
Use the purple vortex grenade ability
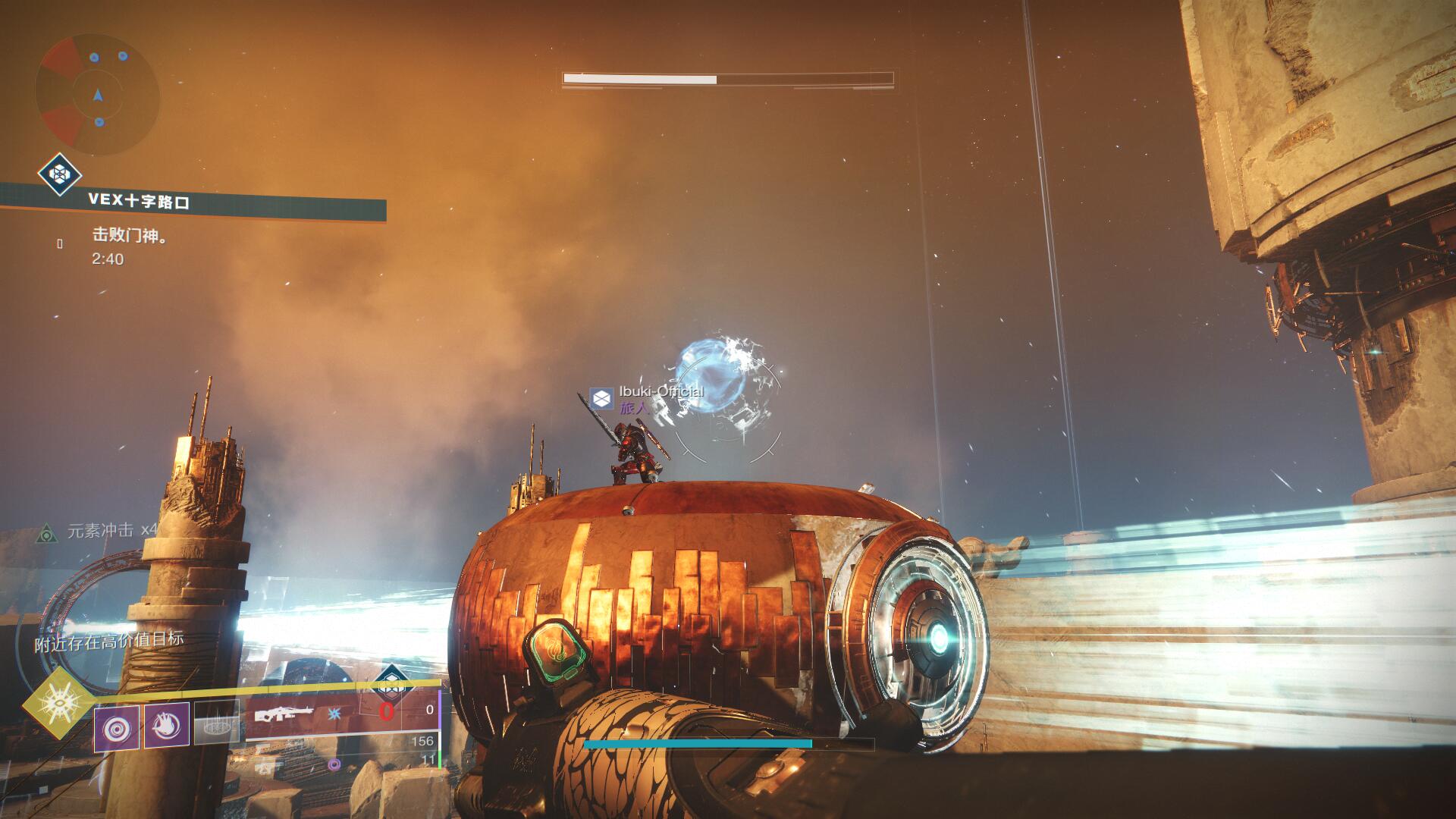(x=116, y=727)
